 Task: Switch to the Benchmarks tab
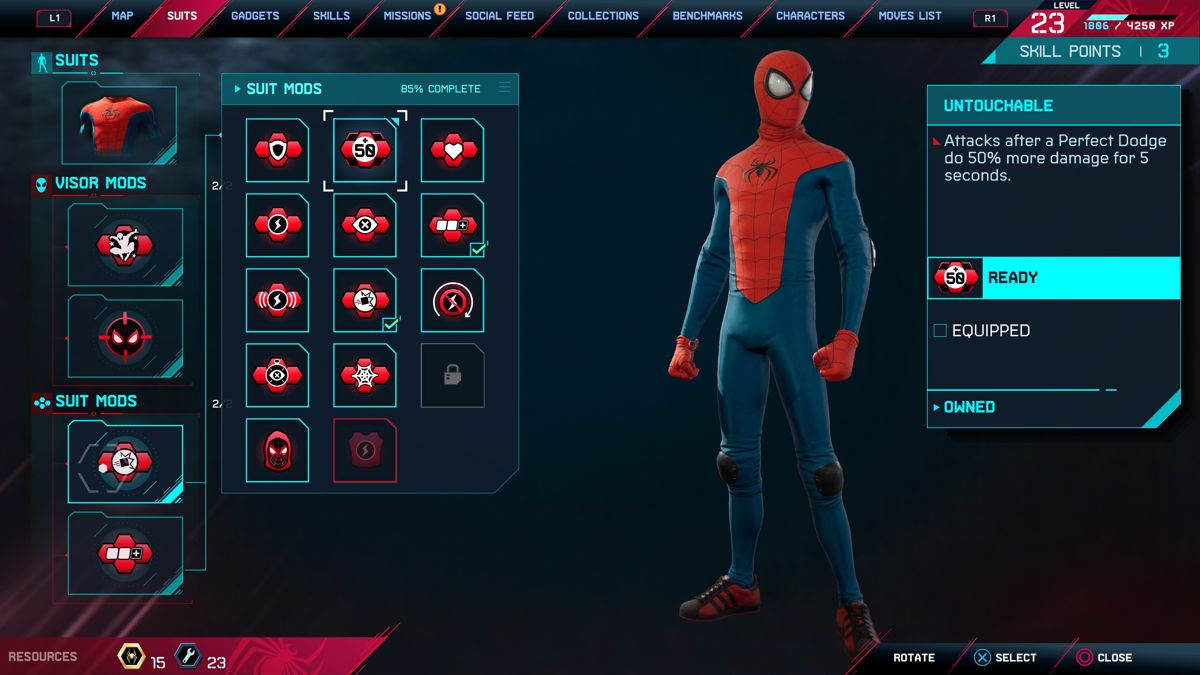click(707, 16)
